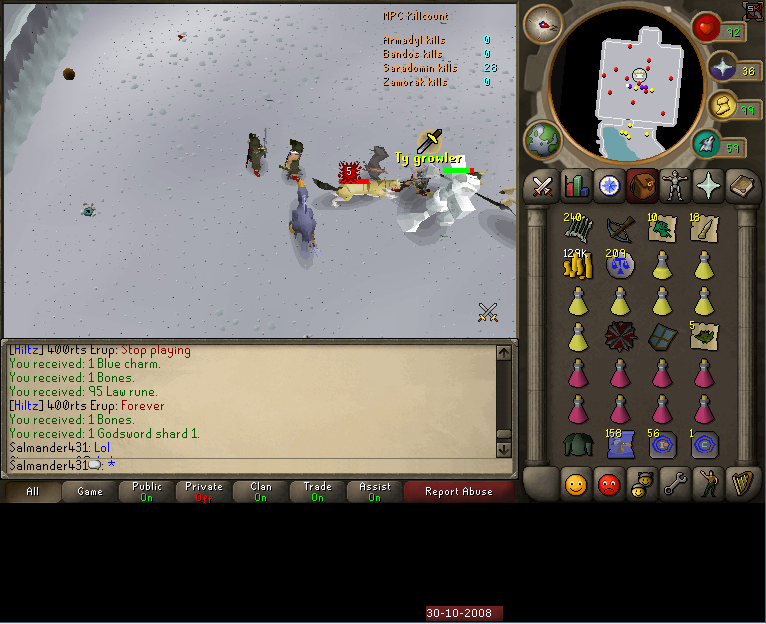The height and width of the screenshot is (624, 766).
Task: Open the Magic spellbook tab
Action: [x=742, y=186]
